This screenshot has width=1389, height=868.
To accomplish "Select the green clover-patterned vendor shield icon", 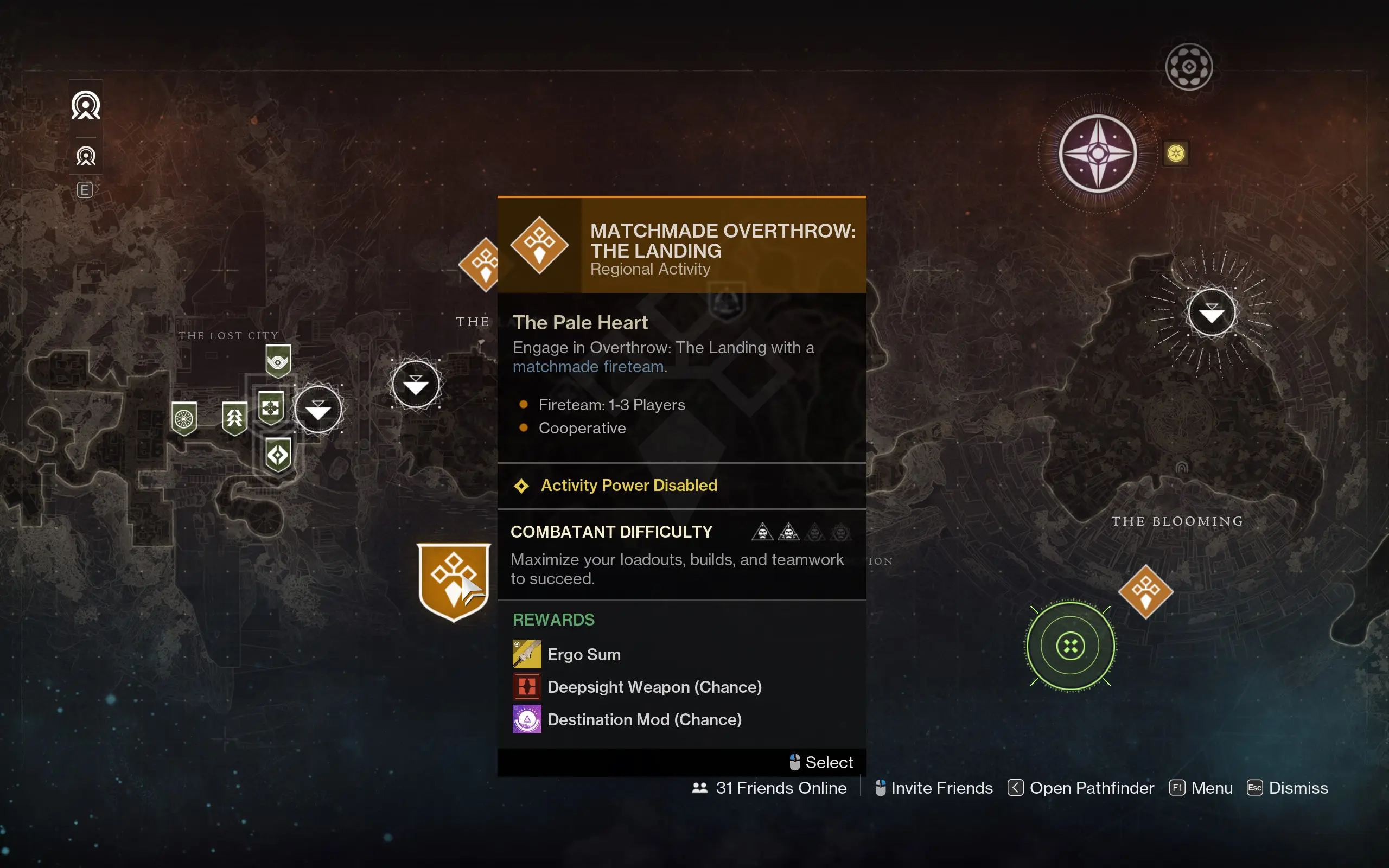I will click(185, 417).
